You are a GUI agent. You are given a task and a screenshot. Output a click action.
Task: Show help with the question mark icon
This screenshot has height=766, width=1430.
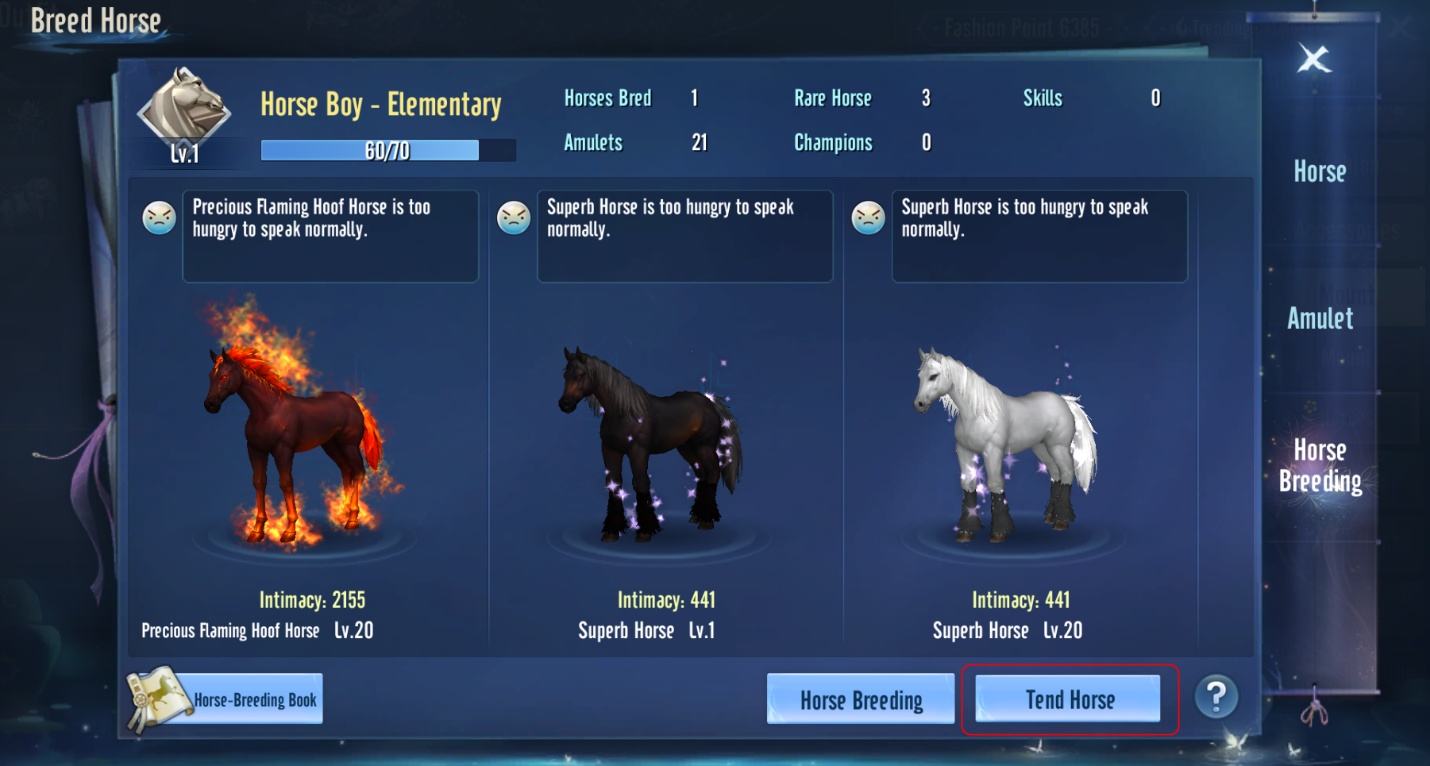(1216, 695)
